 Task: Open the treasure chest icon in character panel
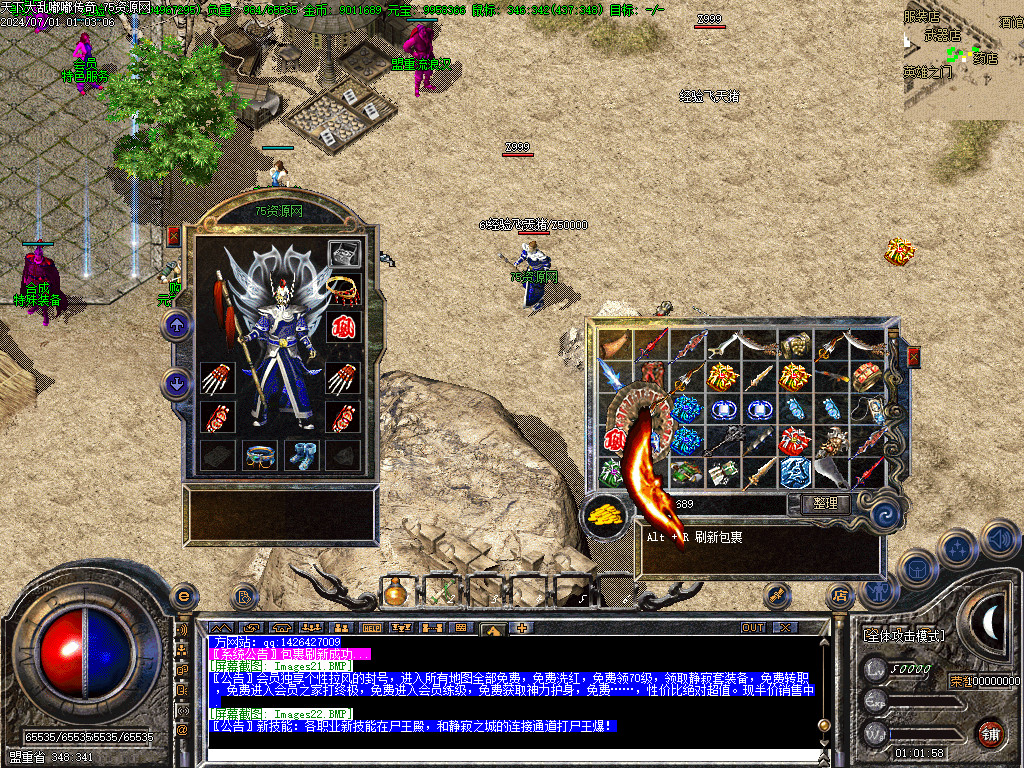pyautogui.click(x=344, y=254)
